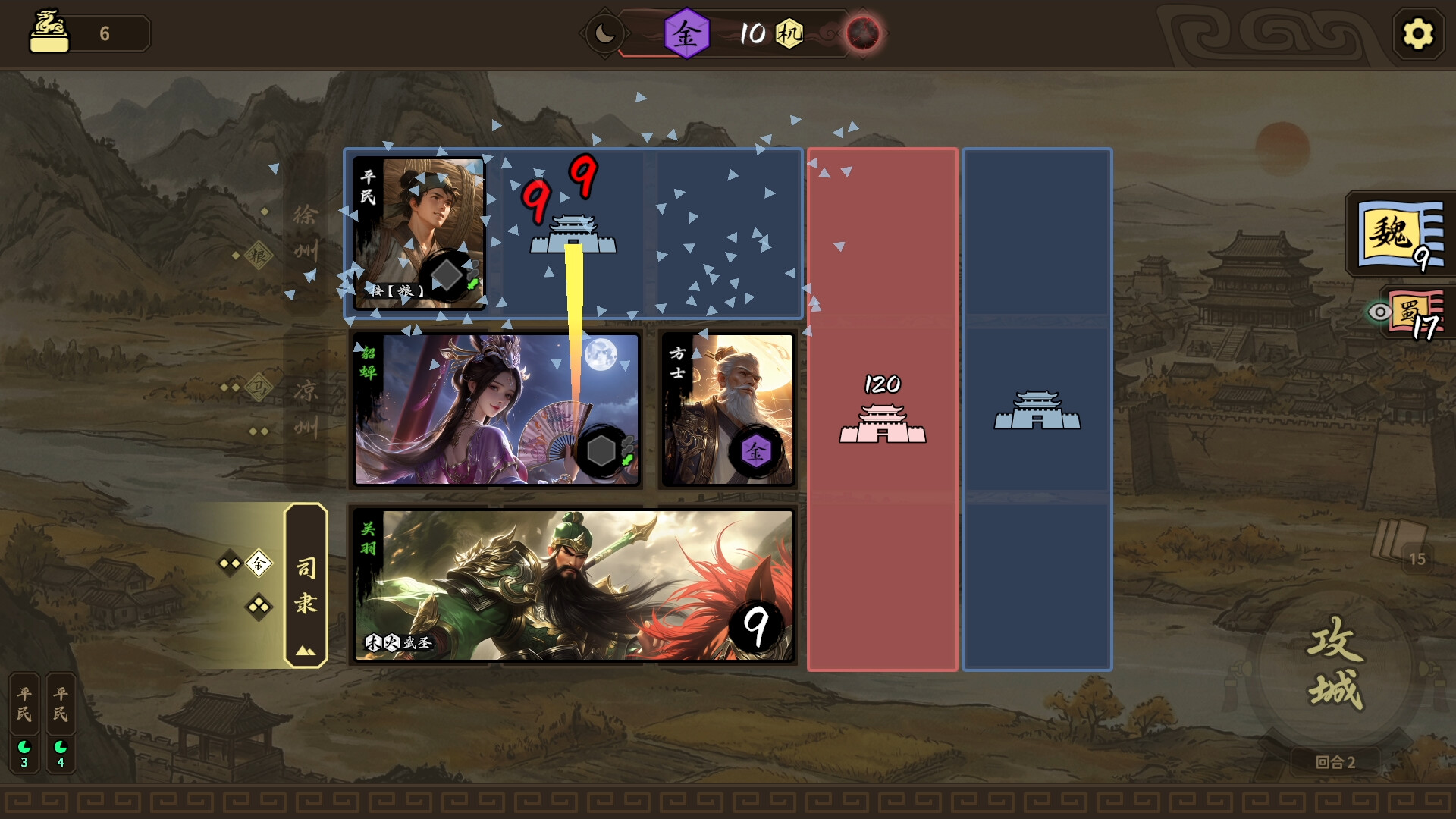Click the yellow 机 hexagon icon

(x=789, y=33)
